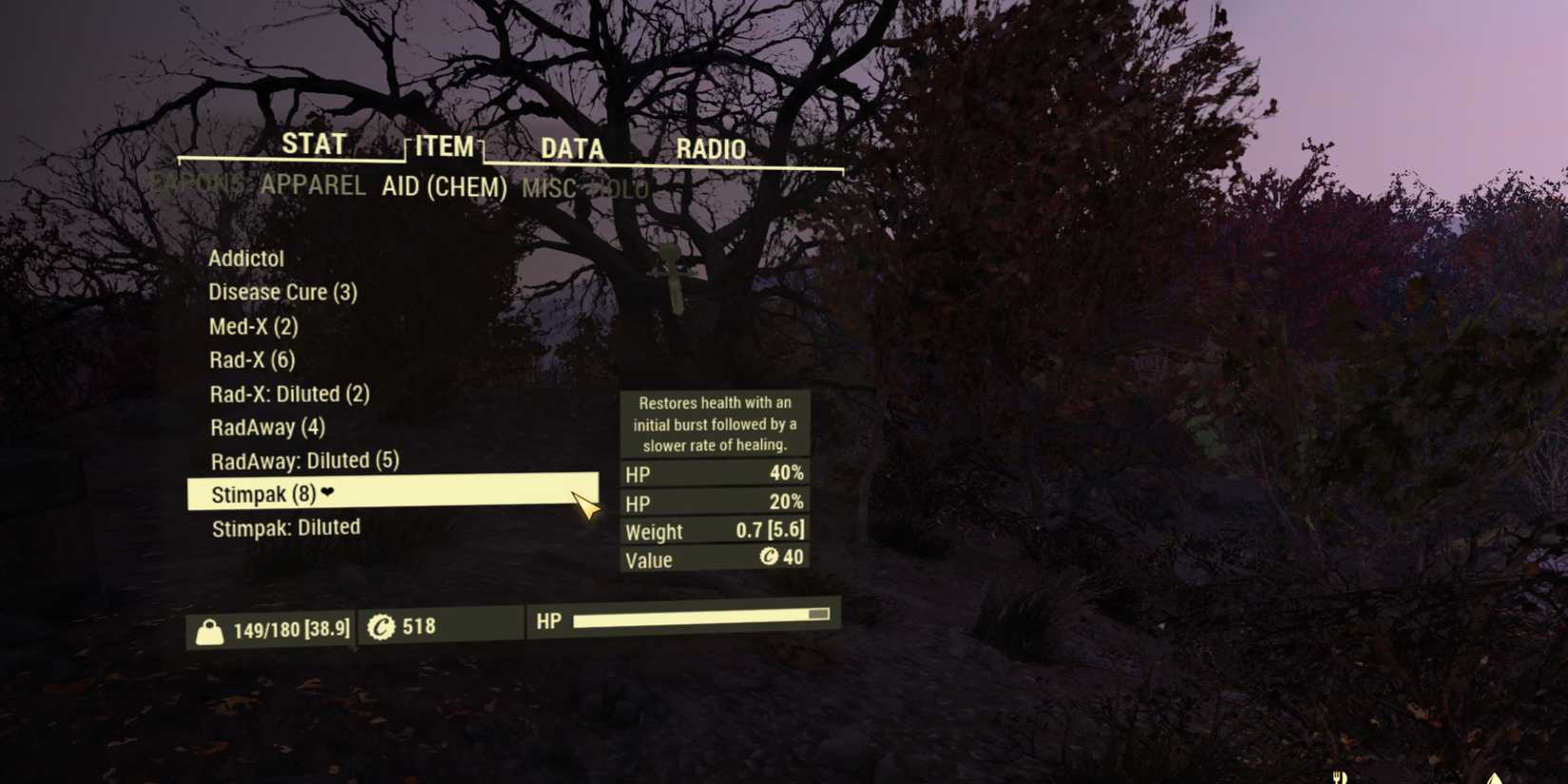
Task: Click the cursor arrow beside the Stimpak entry
Action: (586, 504)
